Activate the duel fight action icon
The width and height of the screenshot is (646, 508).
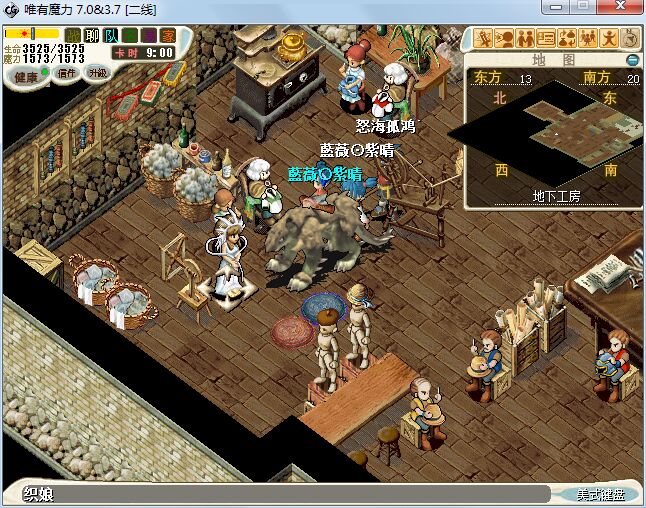point(484,39)
